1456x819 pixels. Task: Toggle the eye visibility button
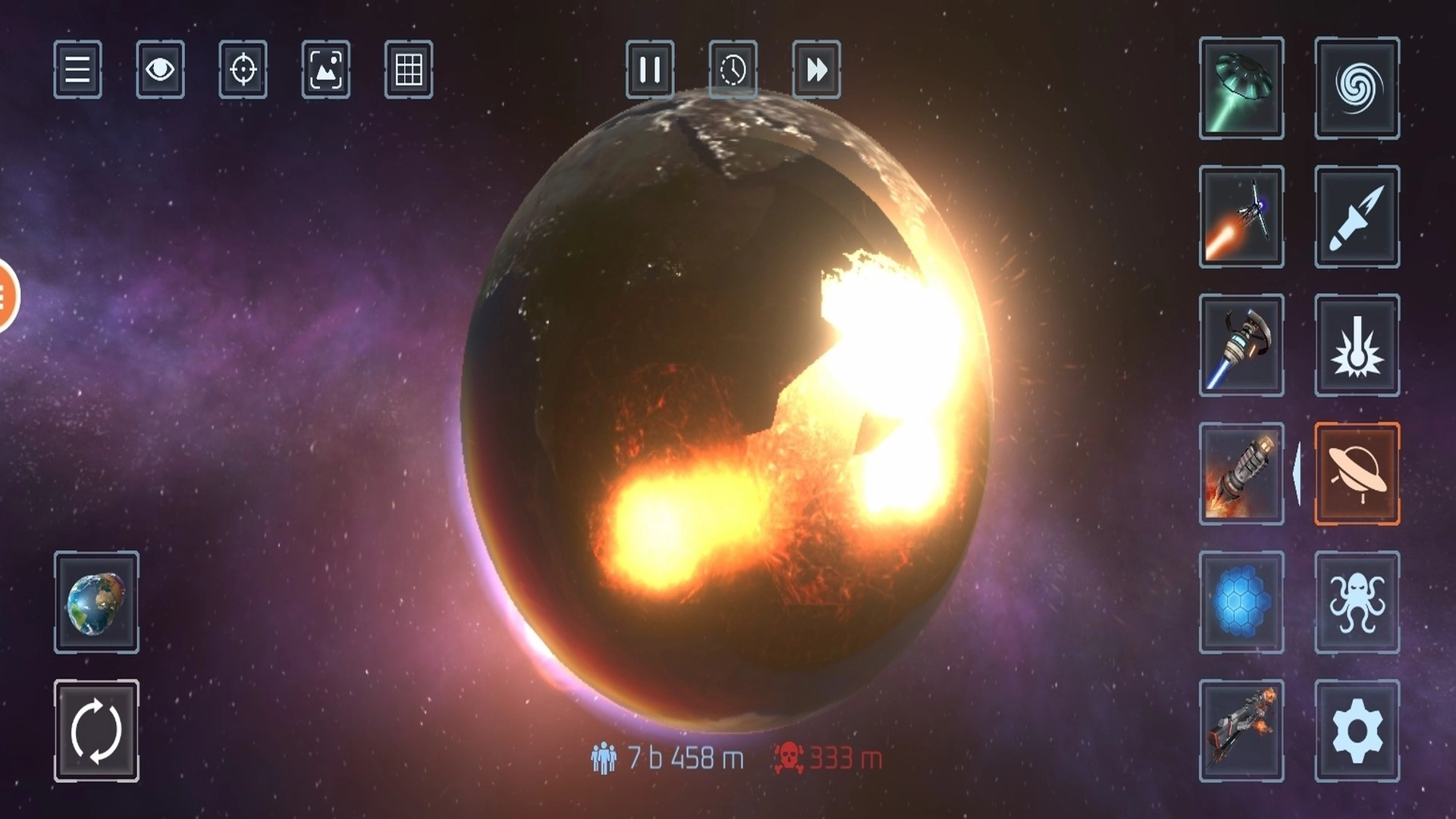tap(160, 70)
